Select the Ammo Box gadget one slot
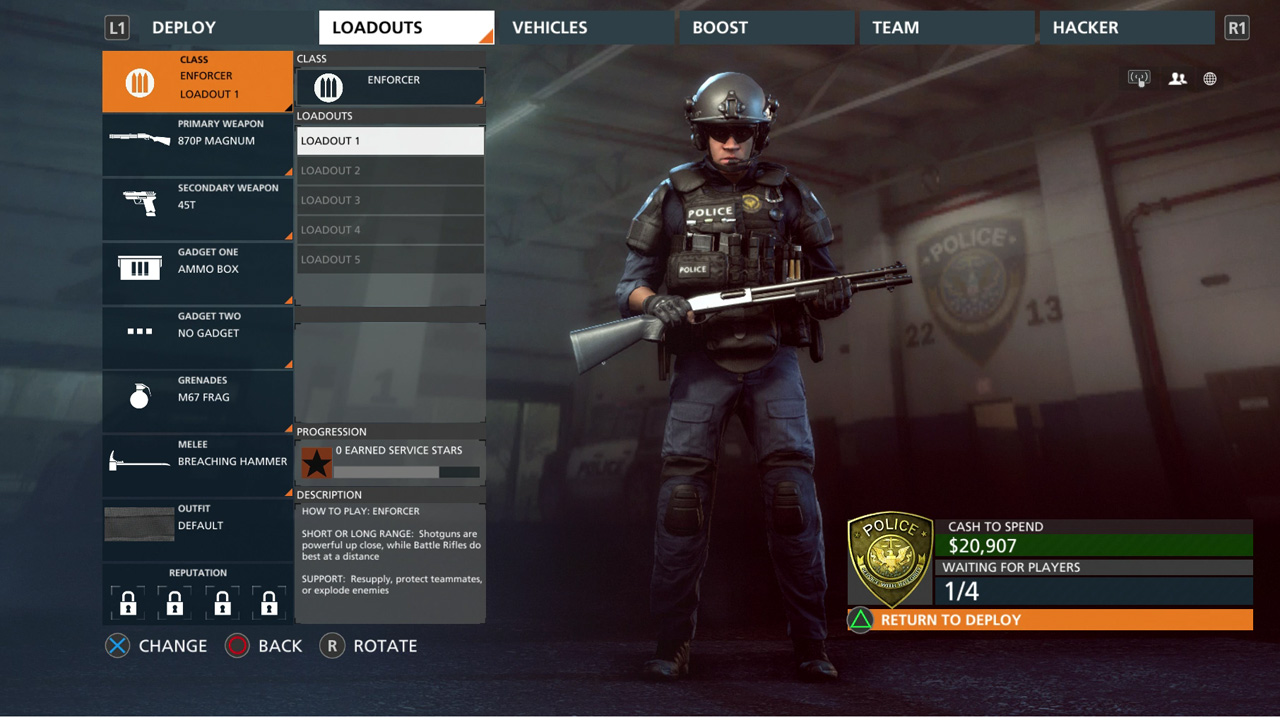The height and width of the screenshot is (720, 1280). tap(198, 273)
